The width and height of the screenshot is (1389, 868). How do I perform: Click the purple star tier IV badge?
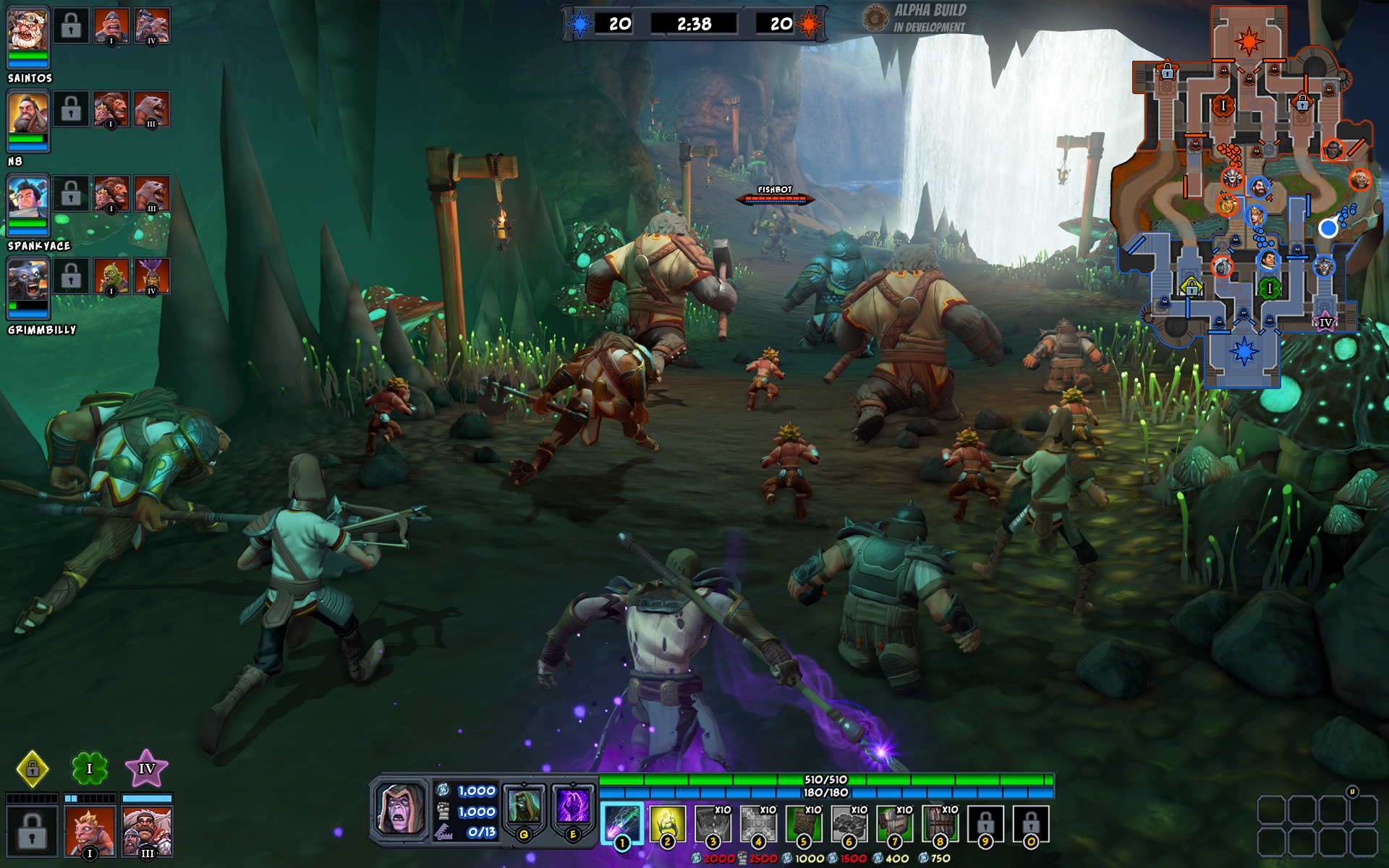pyautogui.click(x=147, y=768)
